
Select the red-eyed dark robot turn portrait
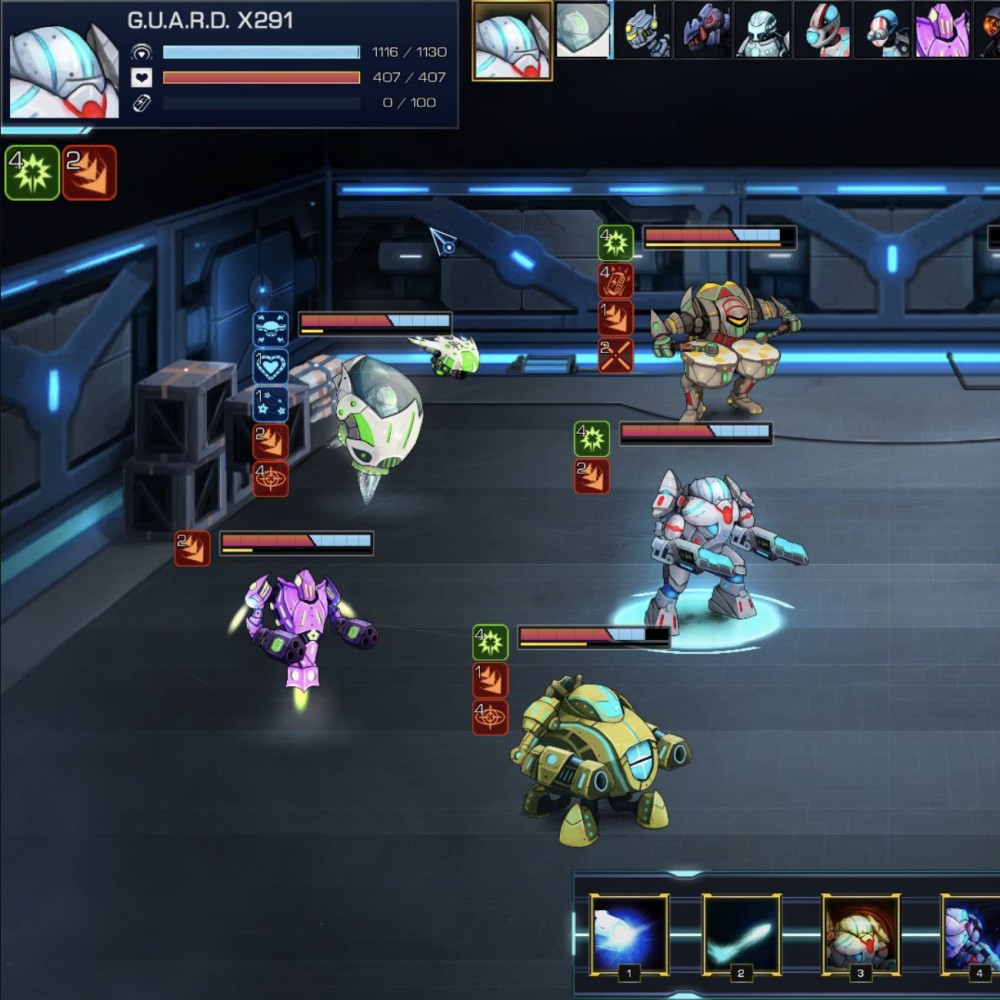pos(703,30)
